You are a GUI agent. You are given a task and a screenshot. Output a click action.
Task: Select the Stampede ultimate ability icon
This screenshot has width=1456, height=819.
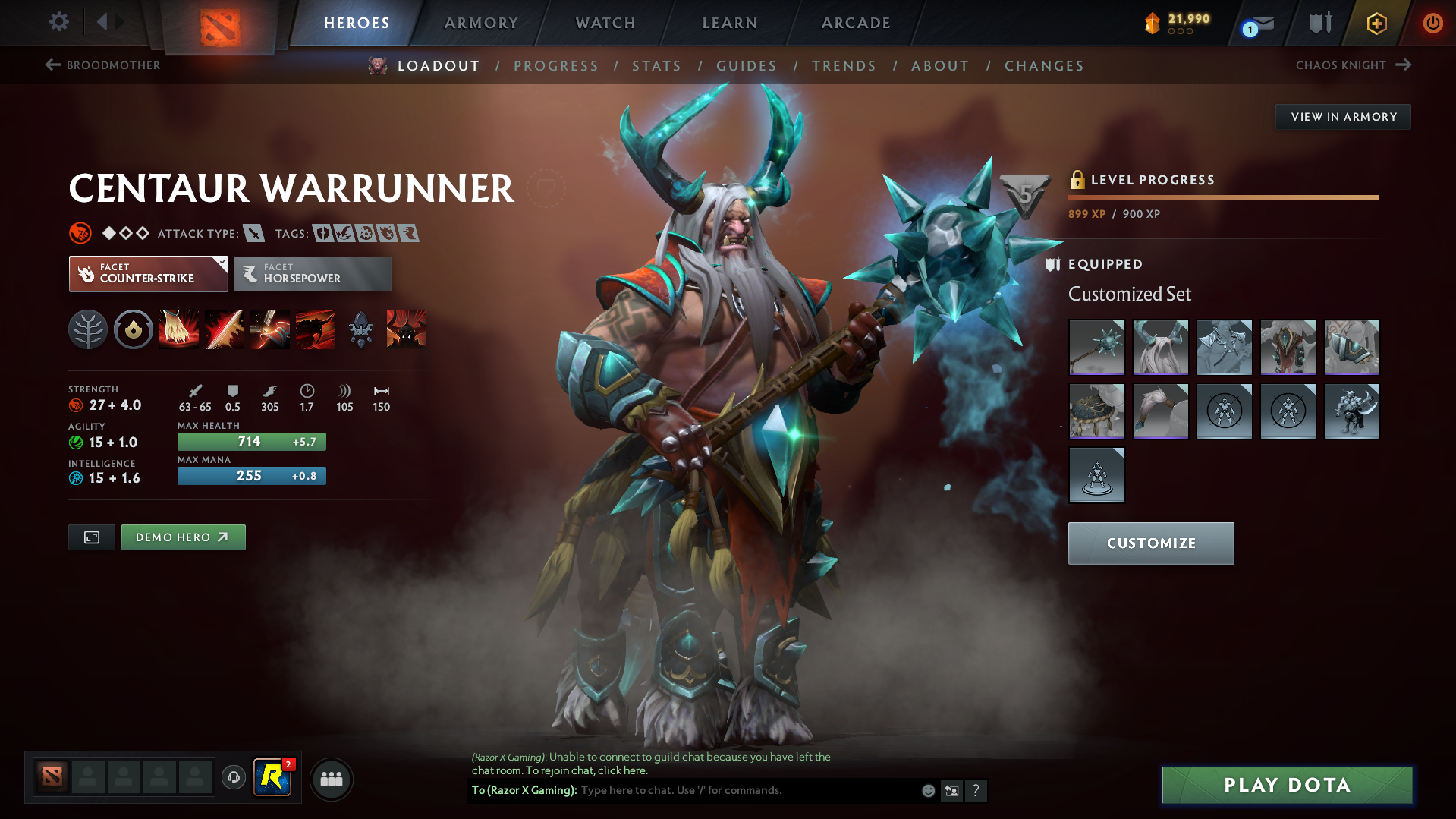tap(316, 329)
